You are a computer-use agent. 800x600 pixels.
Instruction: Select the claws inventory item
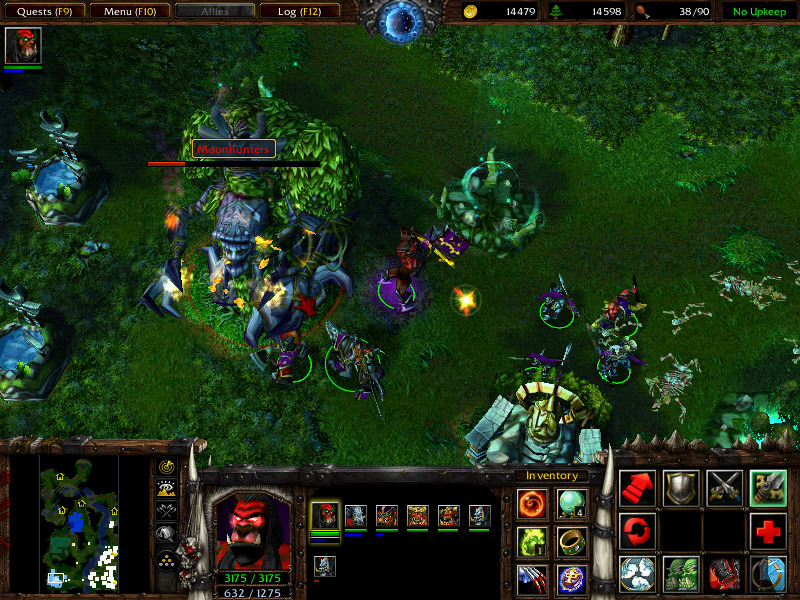click(x=532, y=578)
